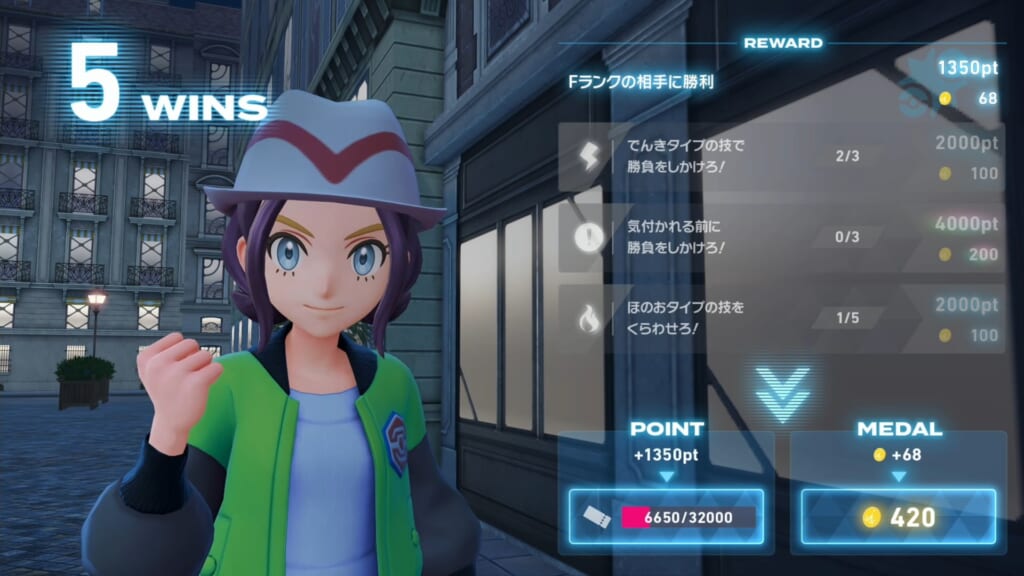1024x576 pixels.
Task: Select the sneak-attack mission with exclamation icon
Action: 781,238
